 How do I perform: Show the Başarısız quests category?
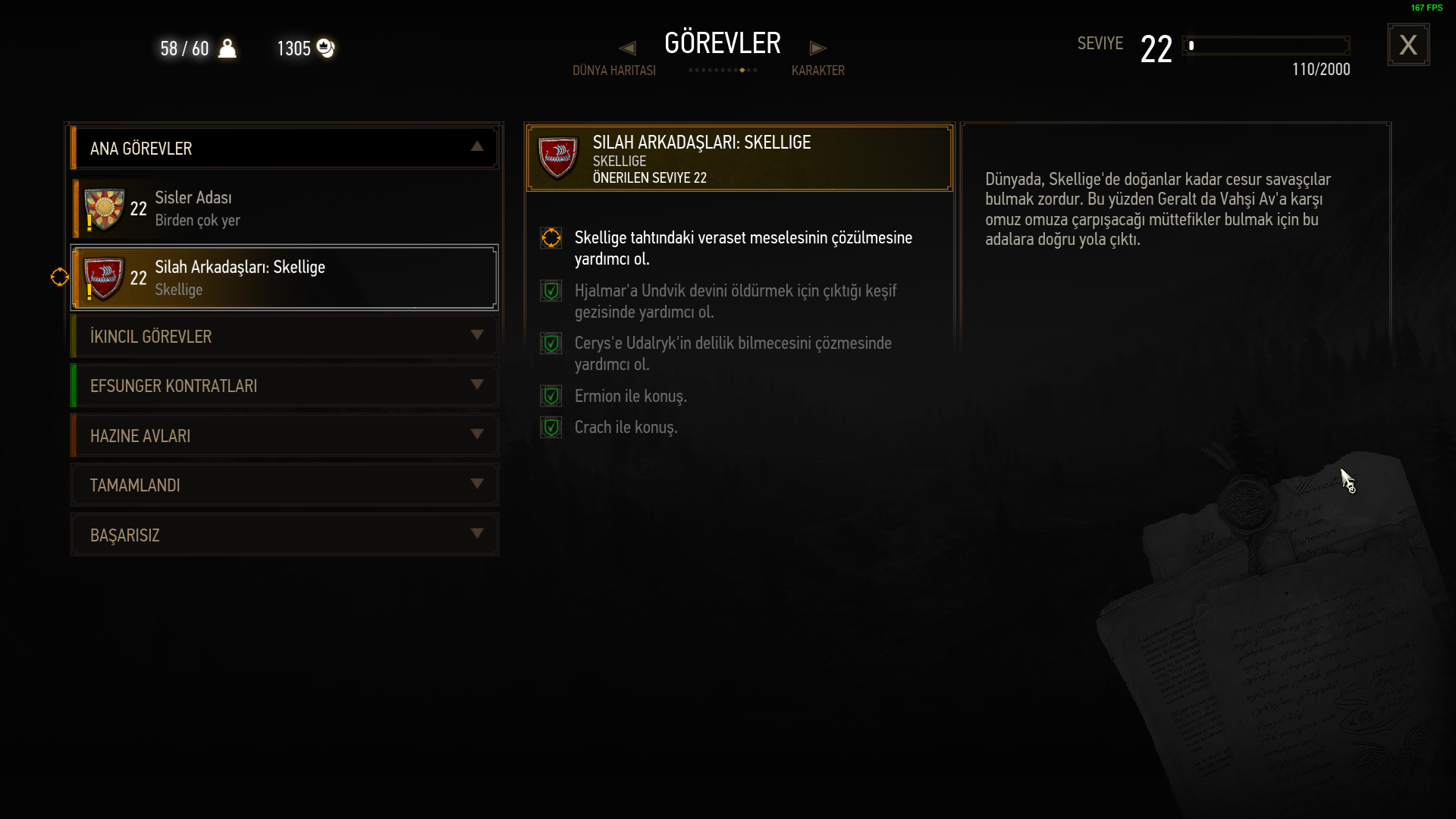[x=284, y=535]
